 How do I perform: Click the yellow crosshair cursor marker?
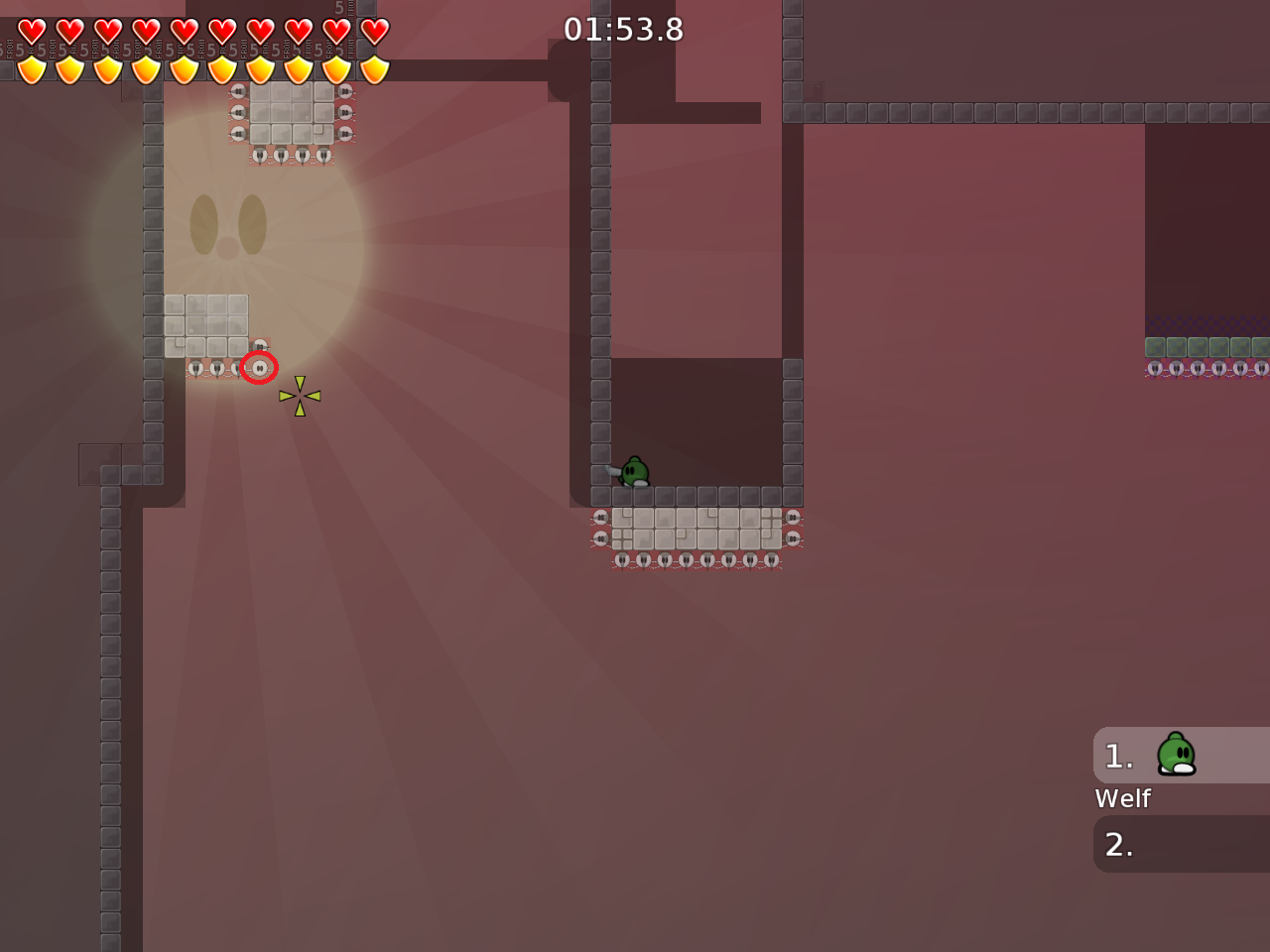click(x=300, y=395)
